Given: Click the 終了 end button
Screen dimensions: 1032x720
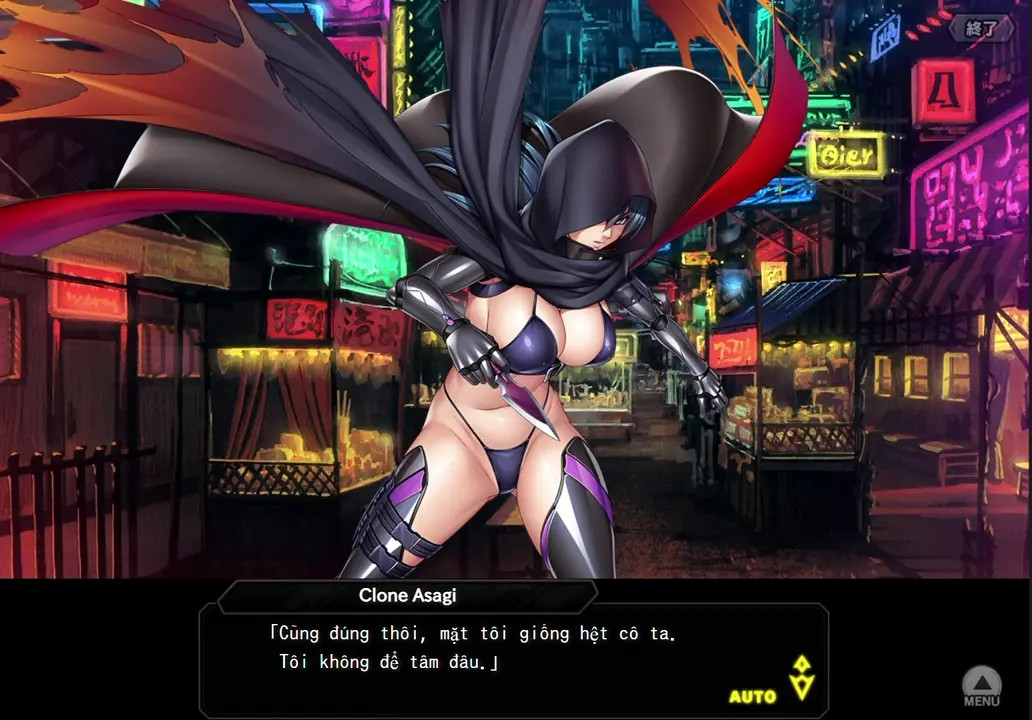Looking at the screenshot, I should (980, 29).
